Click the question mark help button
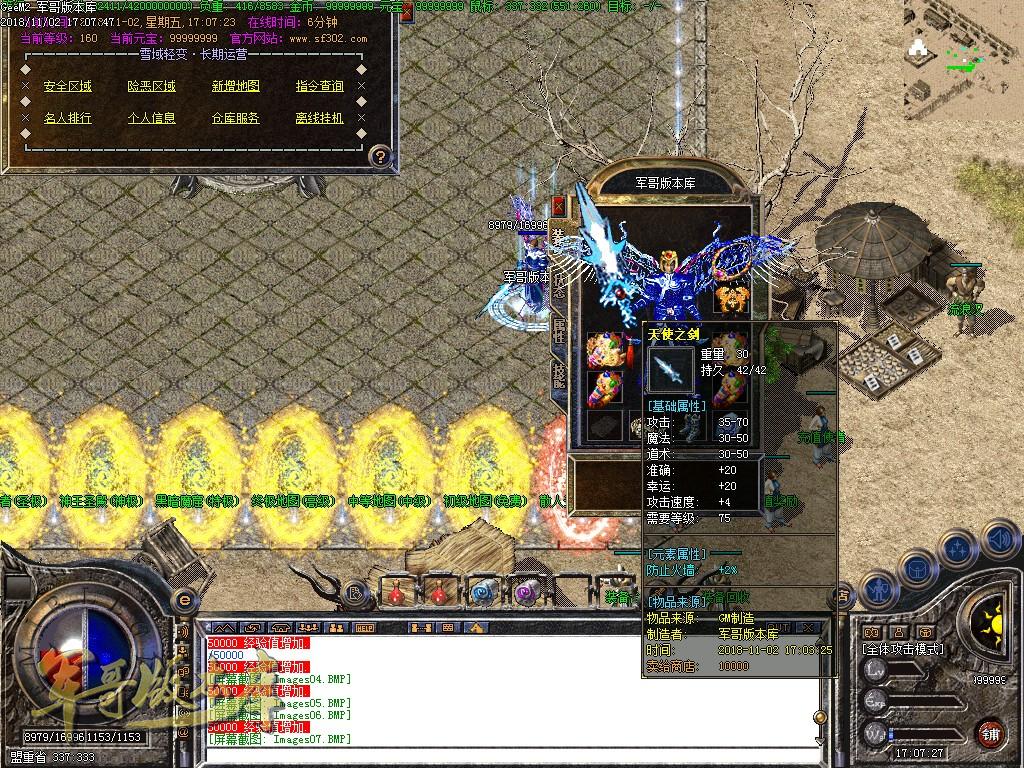This screenshot has height=768, width=1024. point(380,156)
